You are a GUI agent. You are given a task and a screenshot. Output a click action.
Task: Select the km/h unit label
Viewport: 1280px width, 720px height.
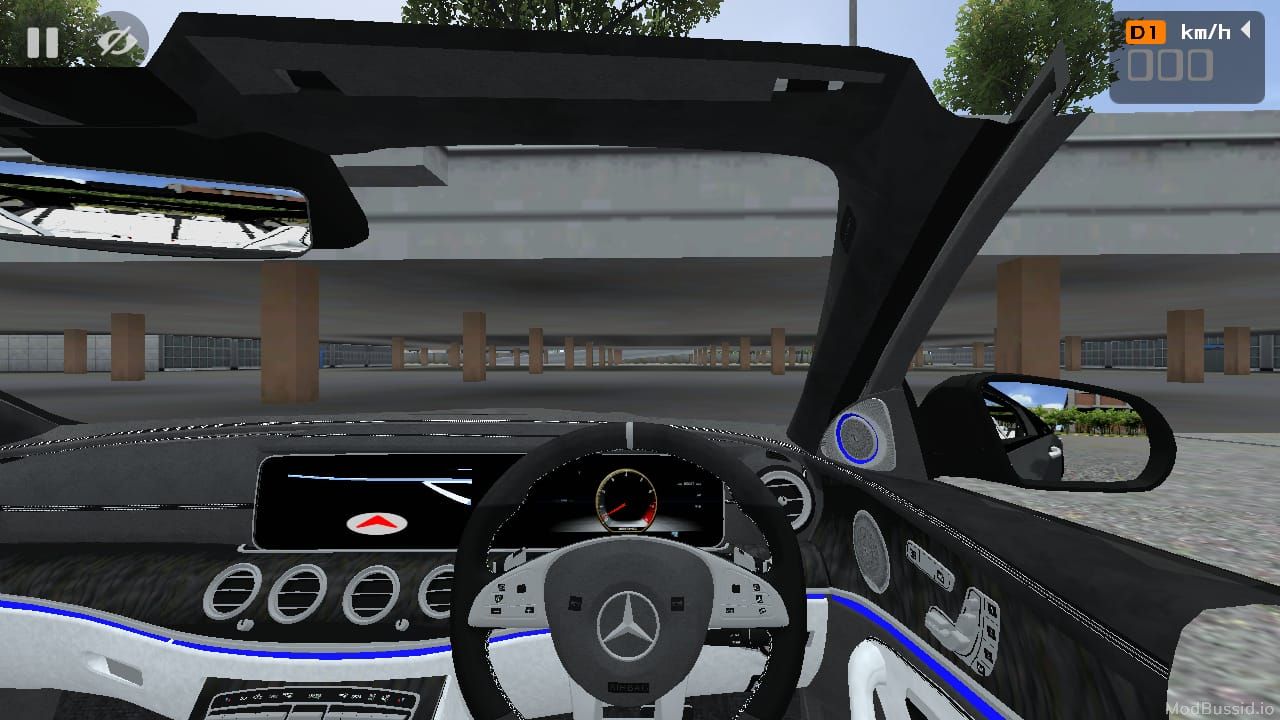click(1204, 31)
